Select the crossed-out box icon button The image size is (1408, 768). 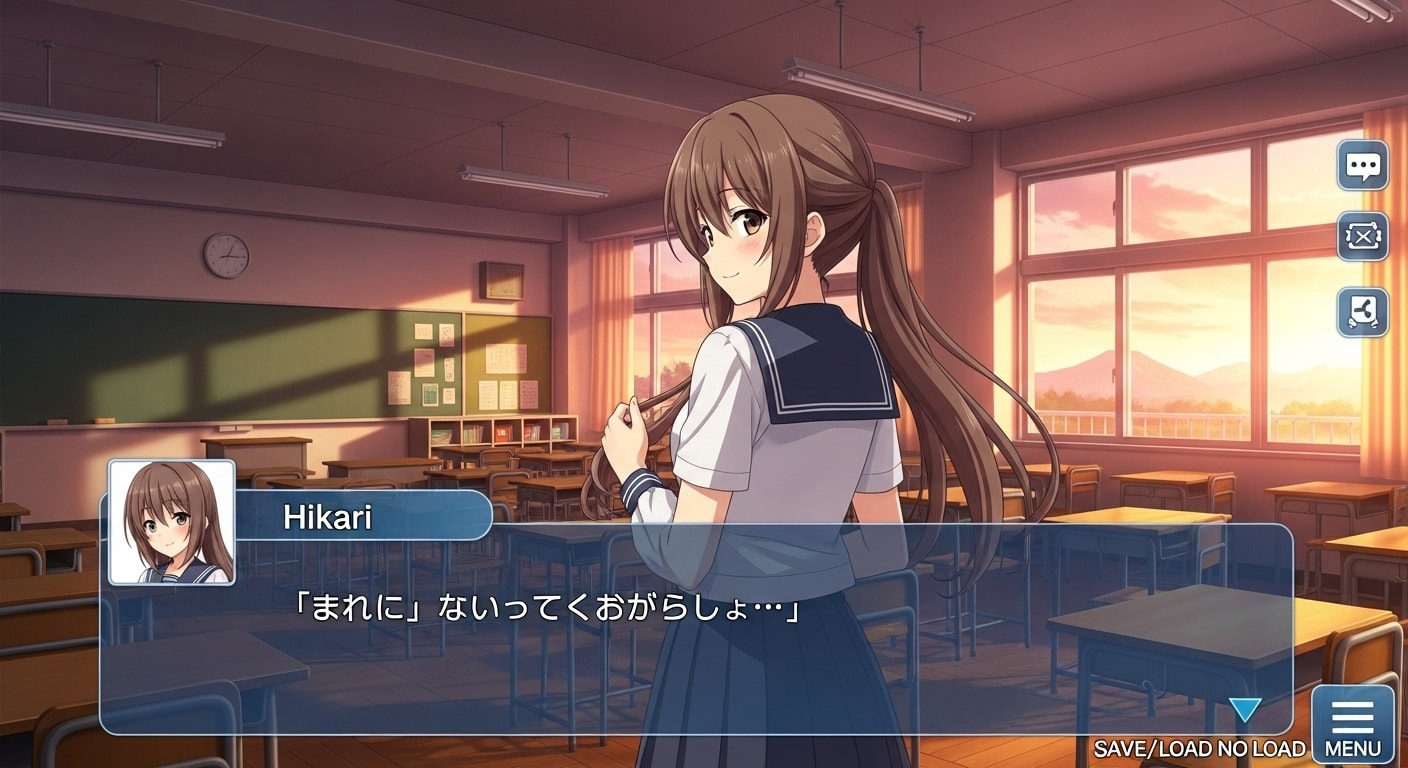point(1362,237)
